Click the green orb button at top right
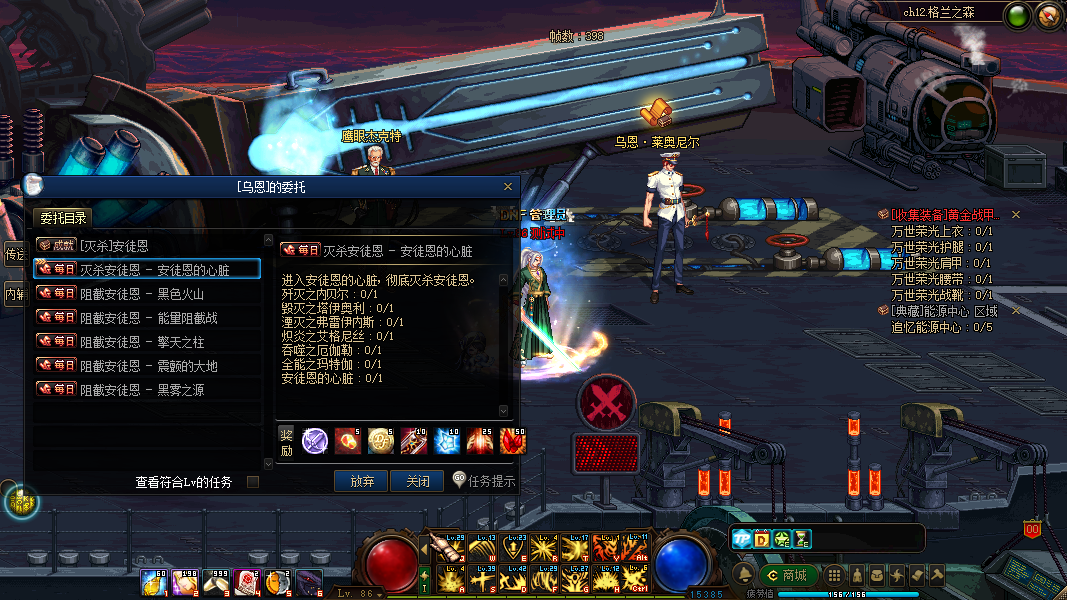Viewport: 1067px width, 600px height. 1018,15
